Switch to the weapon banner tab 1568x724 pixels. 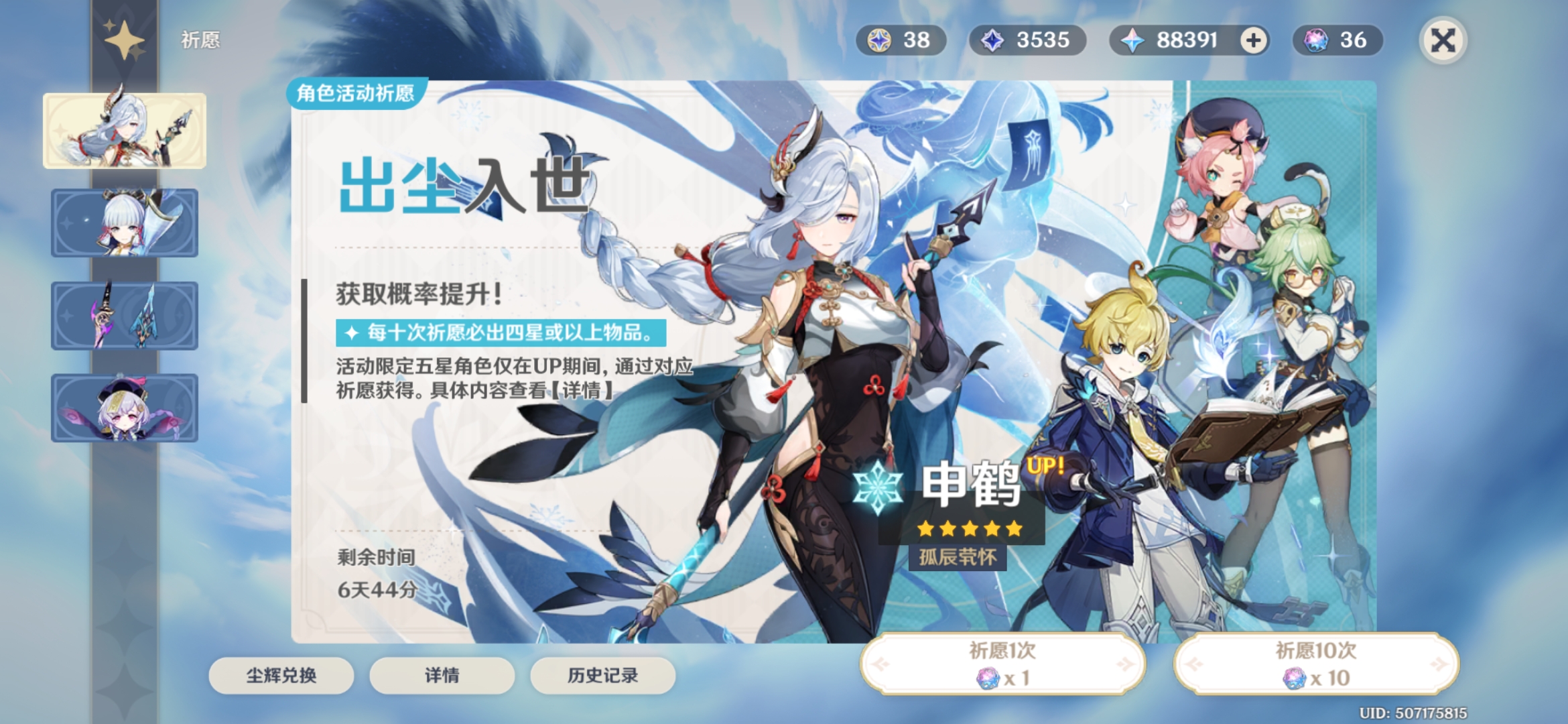pyautogui.click(x=125, y=316)
